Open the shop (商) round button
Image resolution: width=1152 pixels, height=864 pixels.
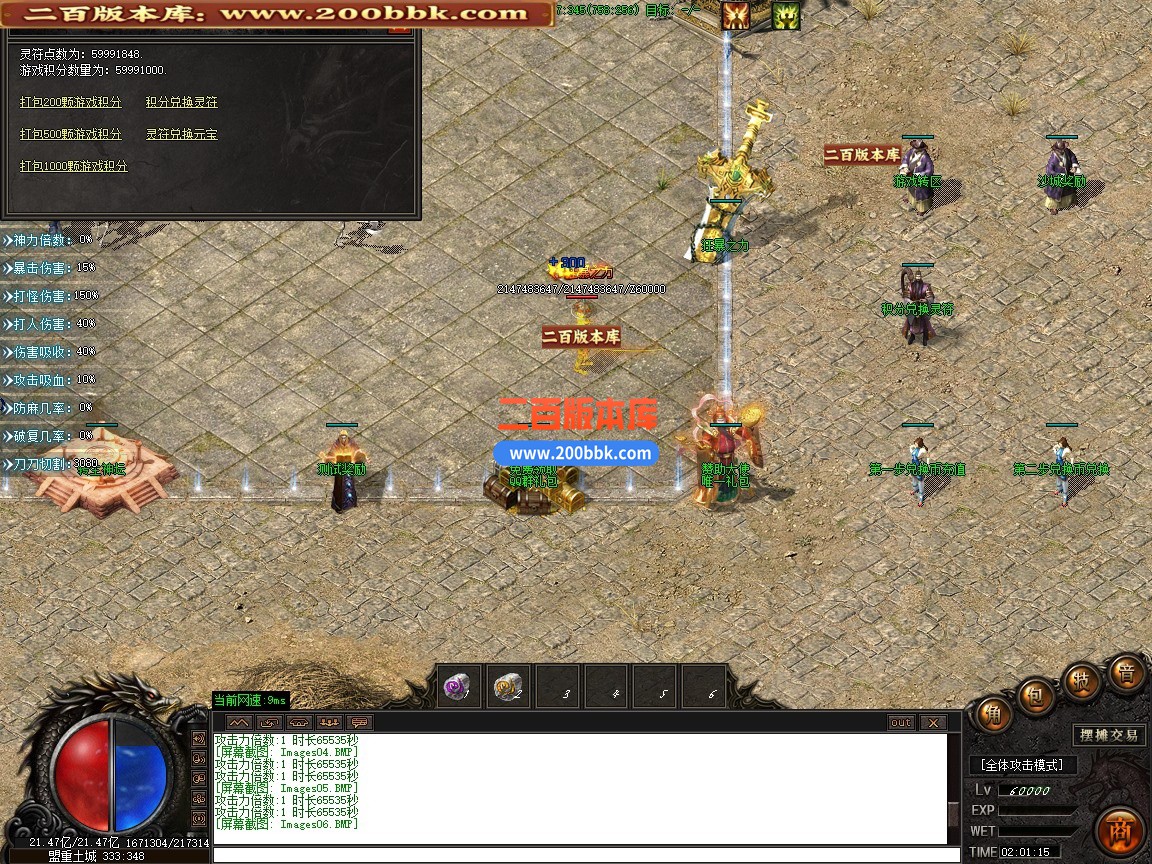click(1120, 831)
